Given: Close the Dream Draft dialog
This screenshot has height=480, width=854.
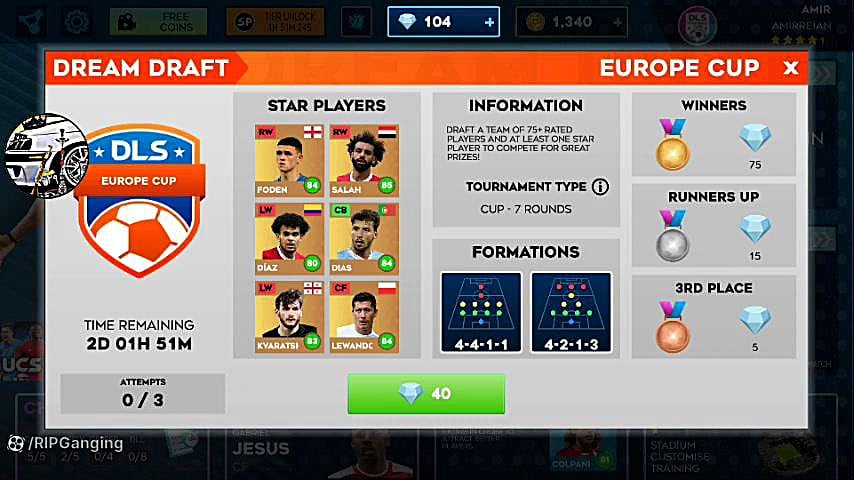Looking at the screenshot, I should (x=790, y=68).
